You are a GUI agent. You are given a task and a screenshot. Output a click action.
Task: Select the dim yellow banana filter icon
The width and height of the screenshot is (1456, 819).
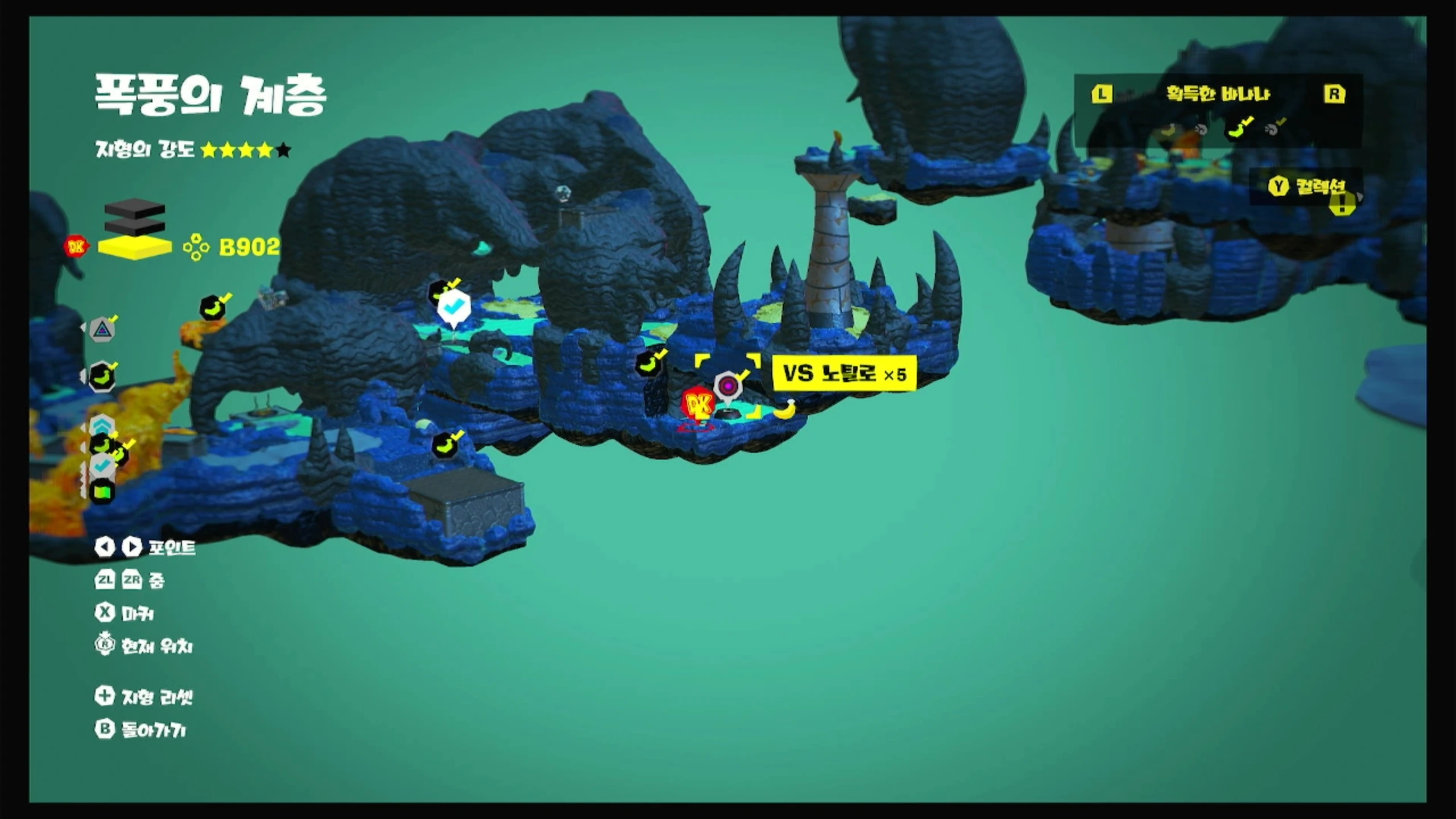1168,130
